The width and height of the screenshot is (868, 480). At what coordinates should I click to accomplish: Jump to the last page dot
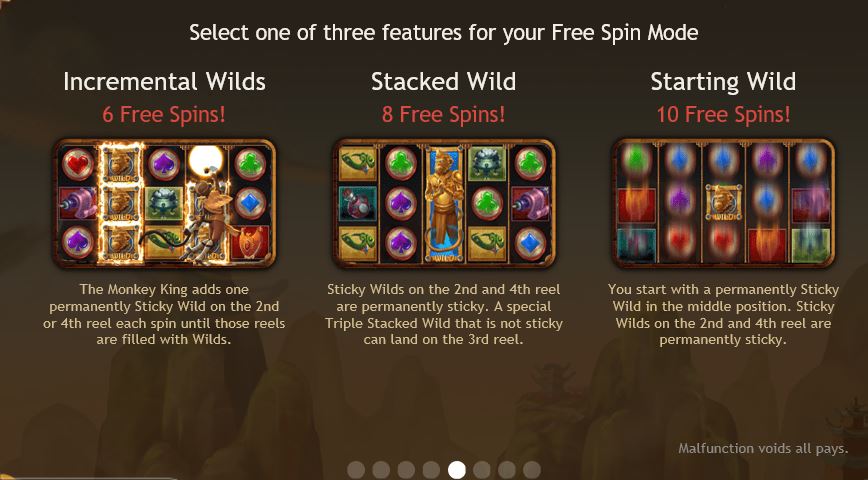tap(532, 469)
